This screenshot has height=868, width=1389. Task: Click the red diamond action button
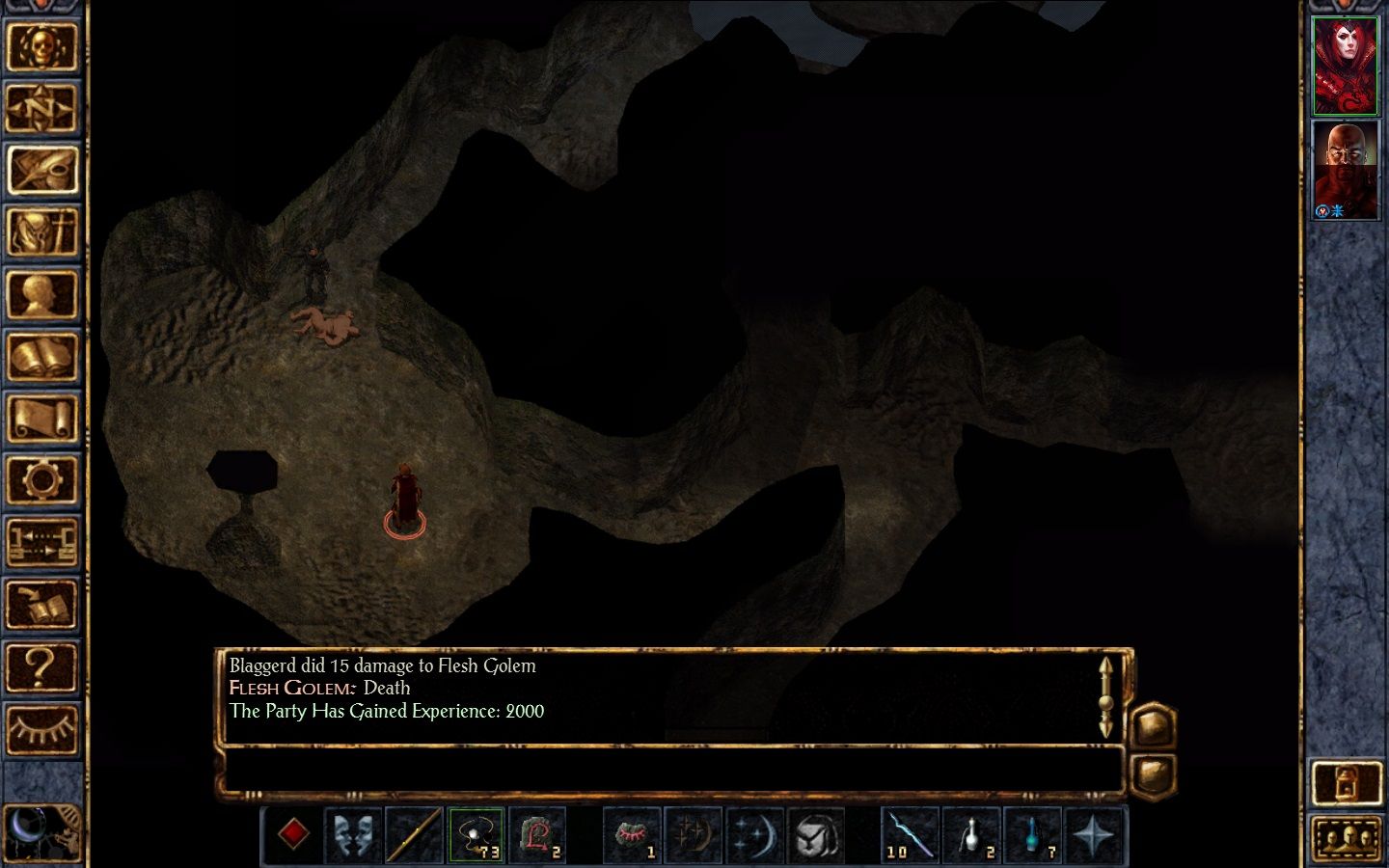[x=293, y=834]
